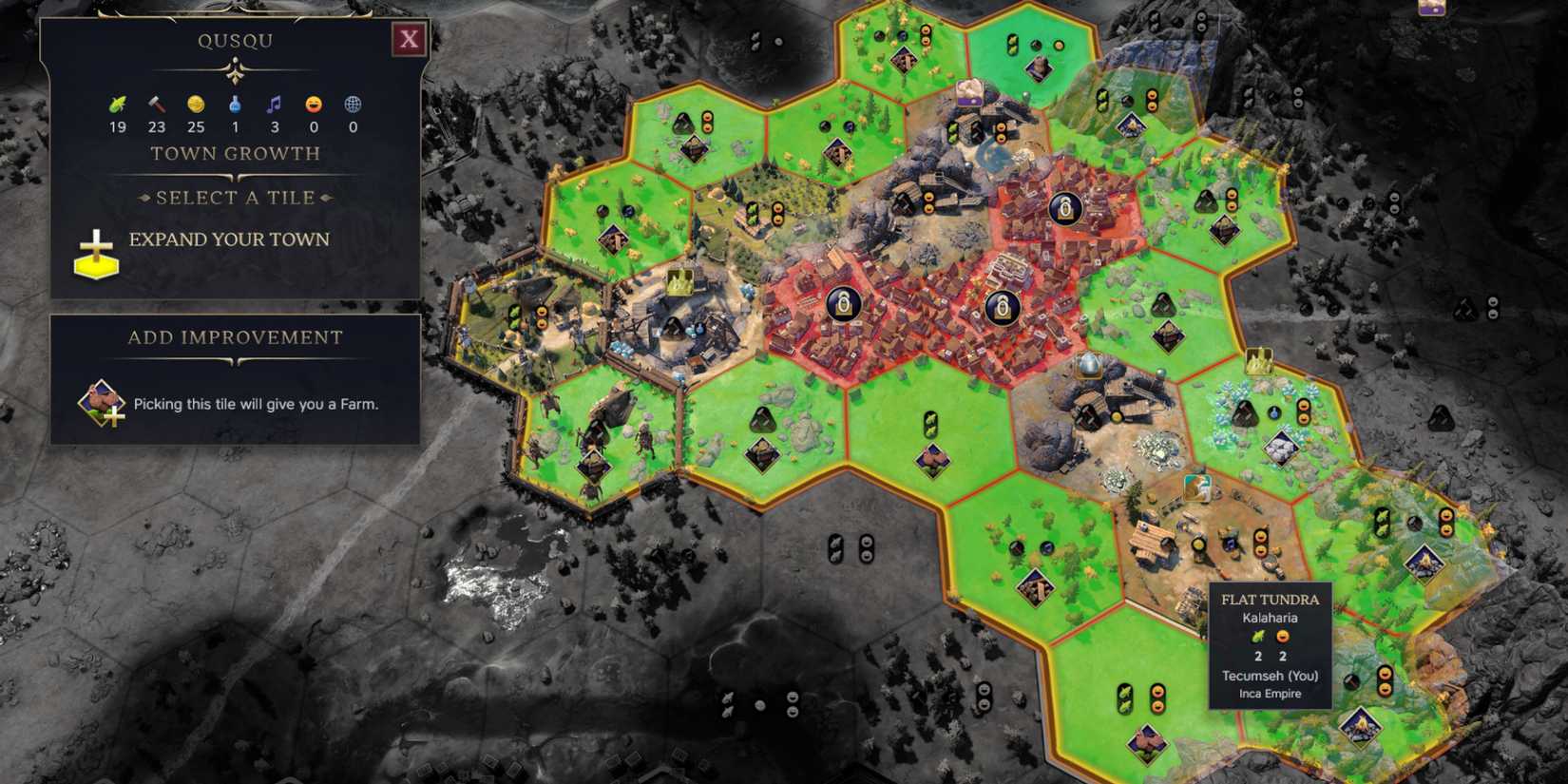Select the Flat Tundra Kalaharia tile tooltip

tap(1269, 646)
